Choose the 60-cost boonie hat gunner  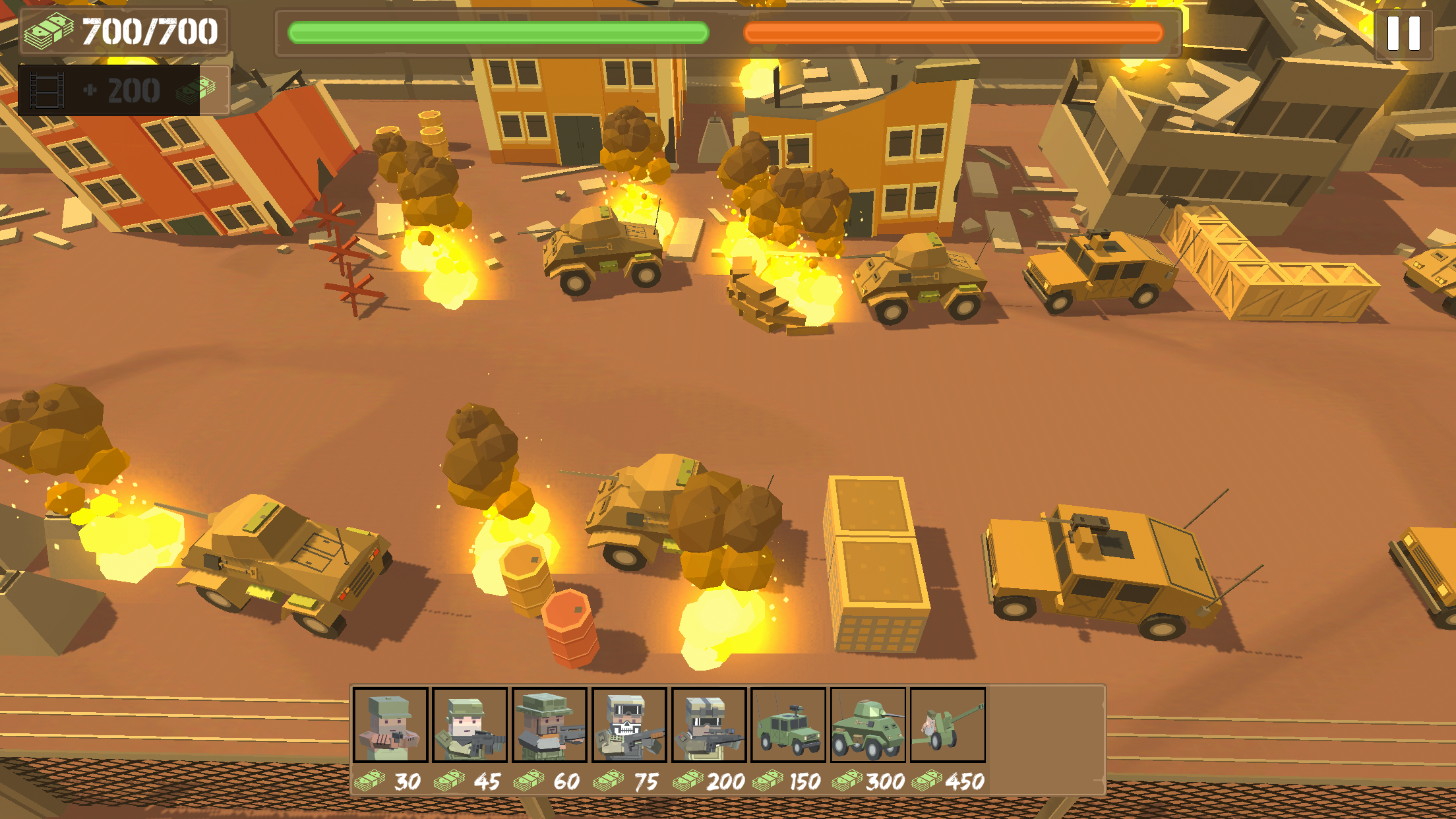click(x=550, y=725)
